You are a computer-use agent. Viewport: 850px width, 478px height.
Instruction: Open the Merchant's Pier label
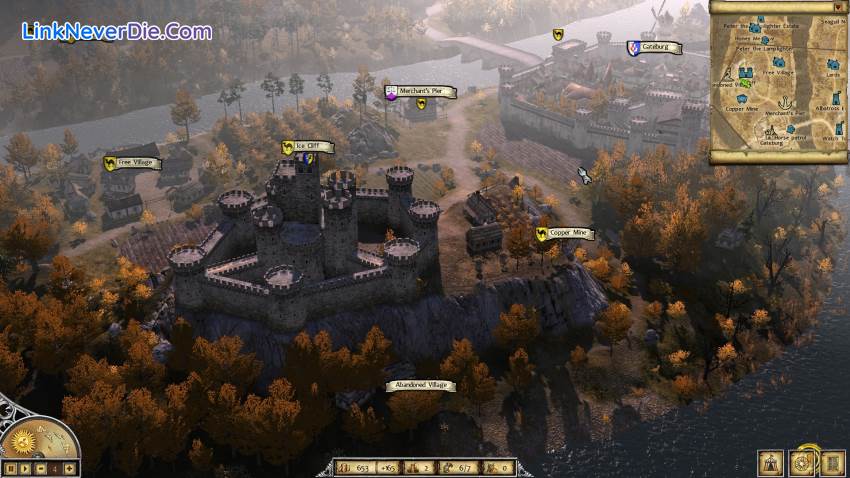pos(420,92)
